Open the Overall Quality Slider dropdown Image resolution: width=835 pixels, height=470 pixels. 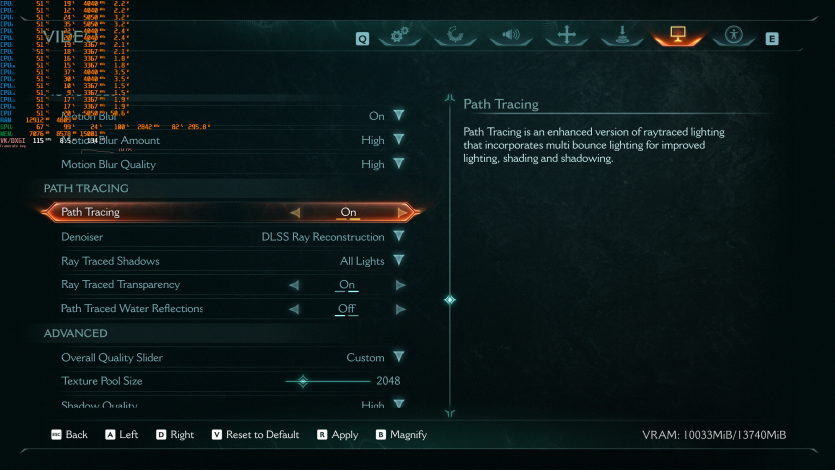point(398,357)
